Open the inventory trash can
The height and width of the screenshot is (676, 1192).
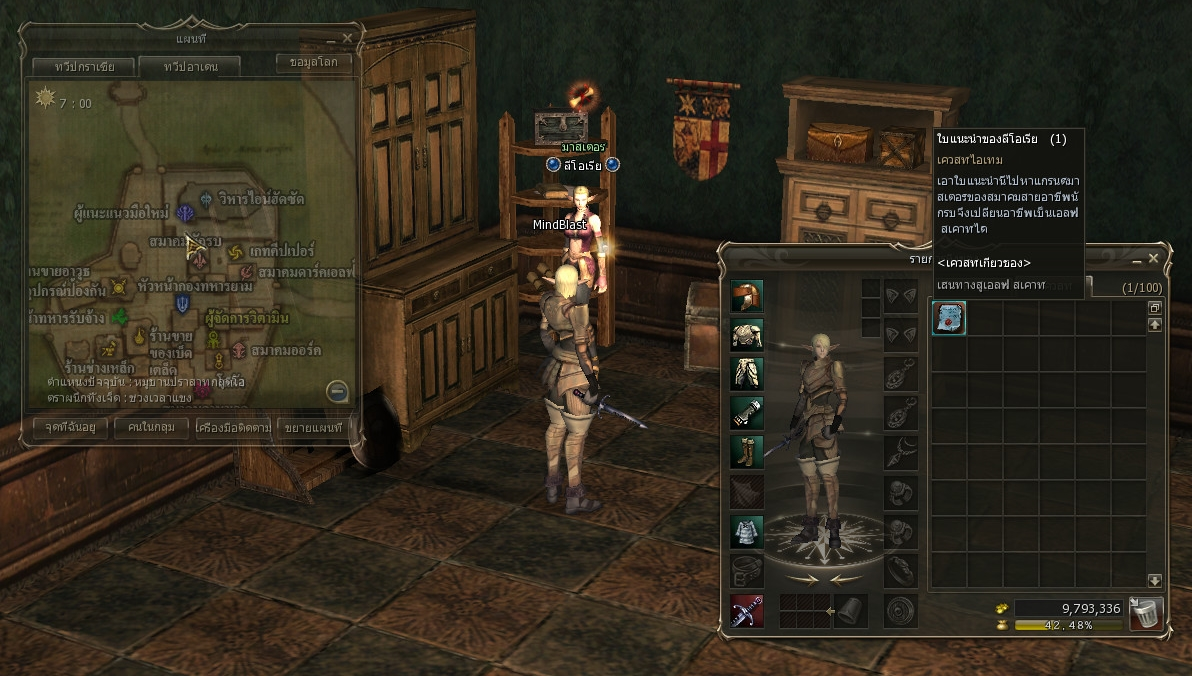click(1145, 612)
